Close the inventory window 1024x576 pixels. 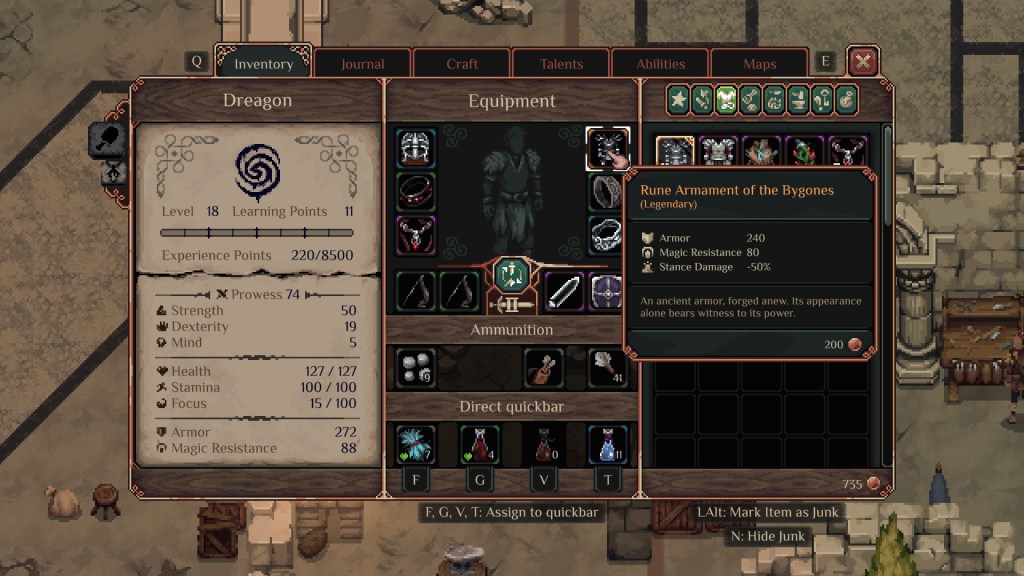(x=863, y=62)
